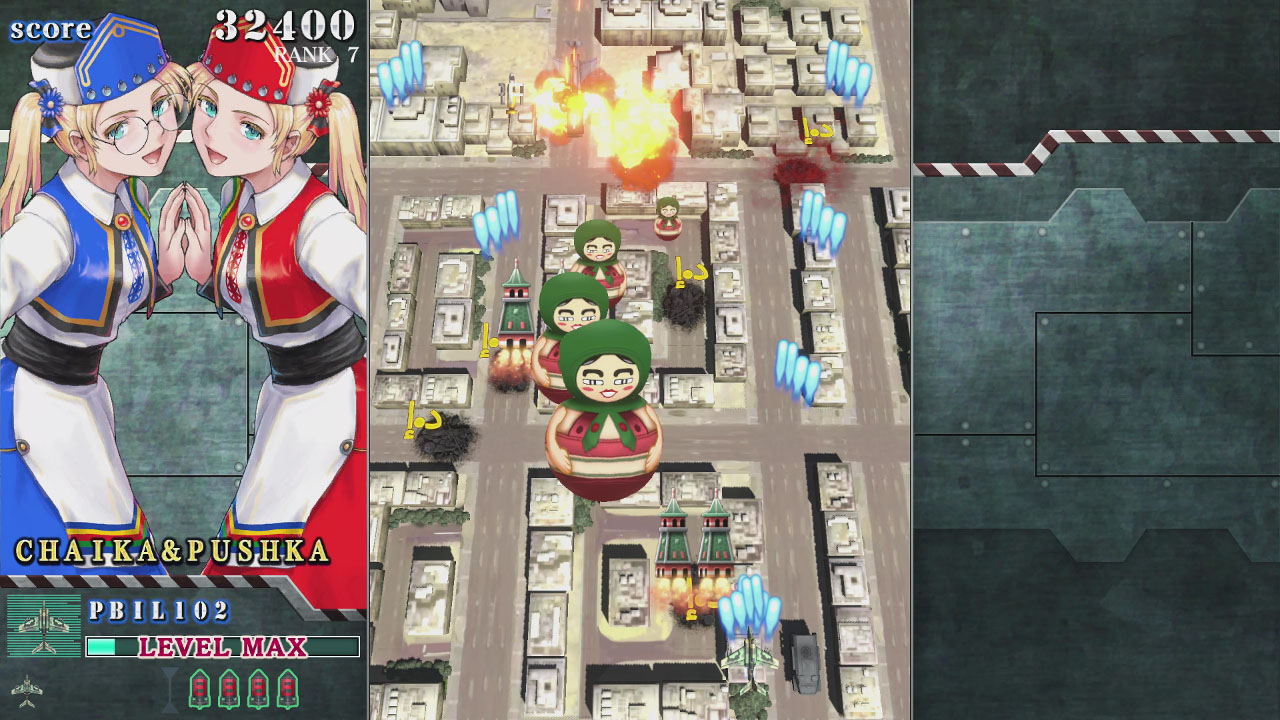Click the rocket-propelled tower enemy on the left
Image resolution: width=1280 pixels, height=720 pixels.
click(515, 310)
